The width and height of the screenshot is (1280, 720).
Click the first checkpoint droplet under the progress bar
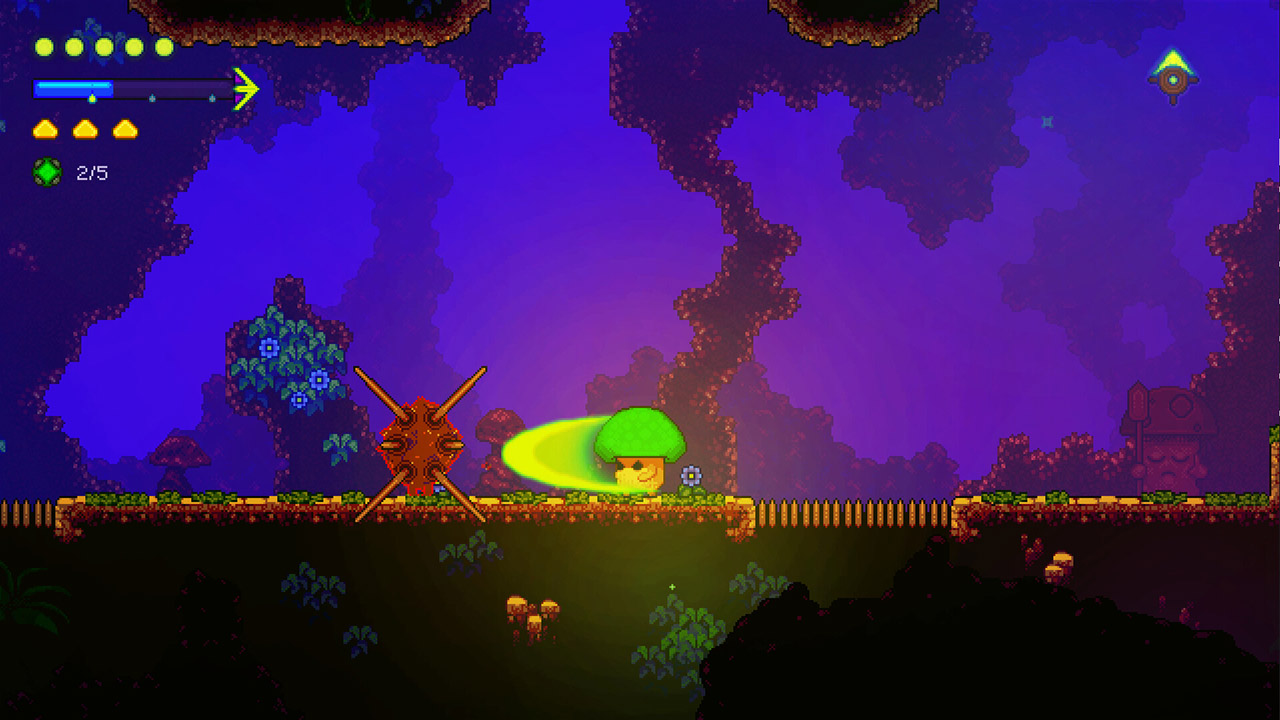point(92,98)
